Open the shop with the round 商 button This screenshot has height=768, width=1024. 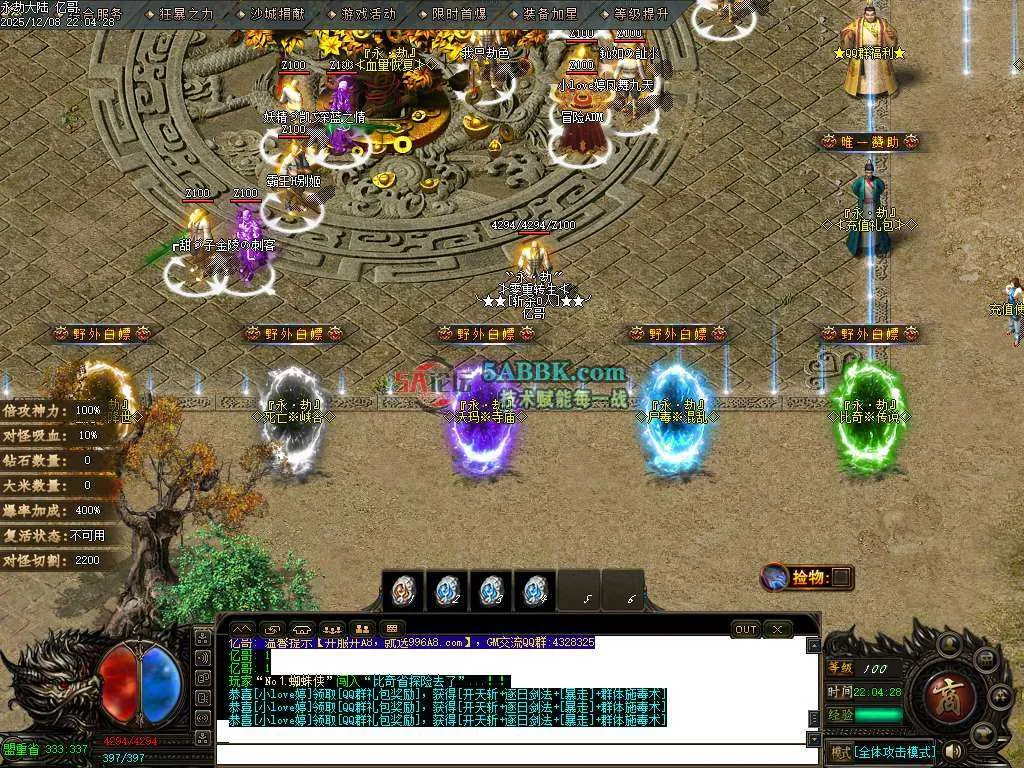pyautogui.click(x=943, y=691)
